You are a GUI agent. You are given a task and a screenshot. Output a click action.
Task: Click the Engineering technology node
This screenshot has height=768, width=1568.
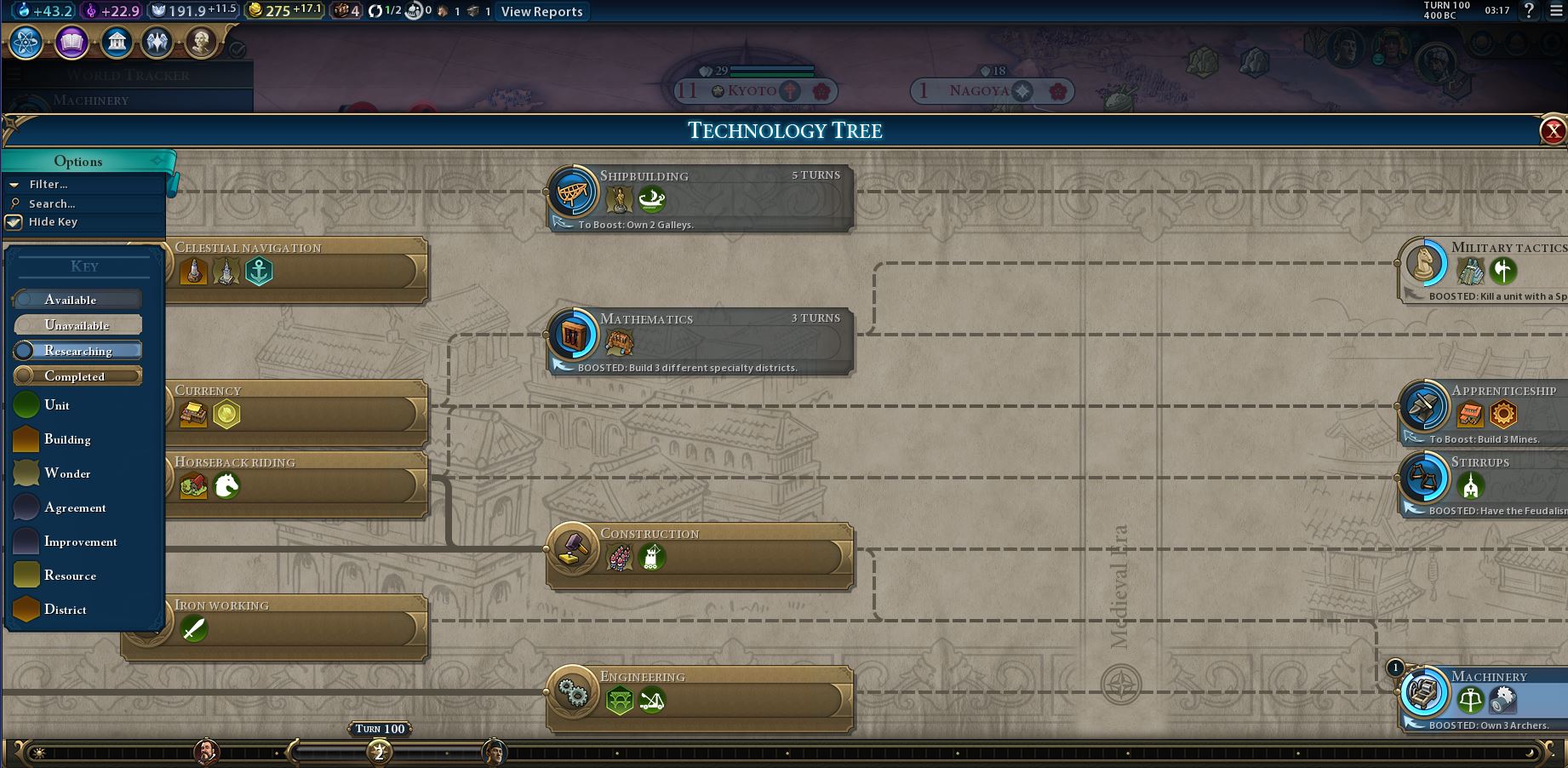(x=700, y=698)
